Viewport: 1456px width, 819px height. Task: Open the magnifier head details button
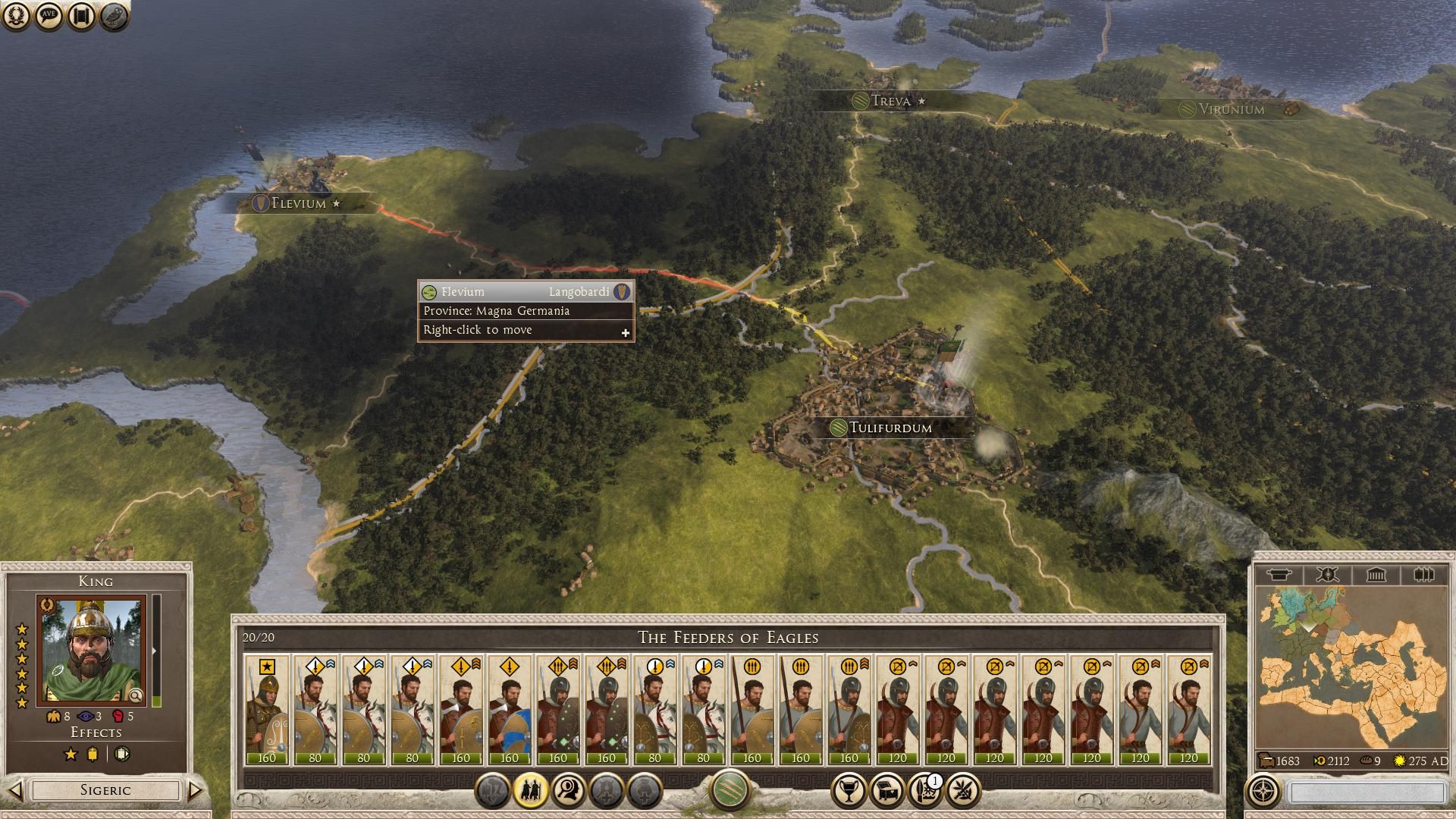pyautogui.click(x=569, y=791)
